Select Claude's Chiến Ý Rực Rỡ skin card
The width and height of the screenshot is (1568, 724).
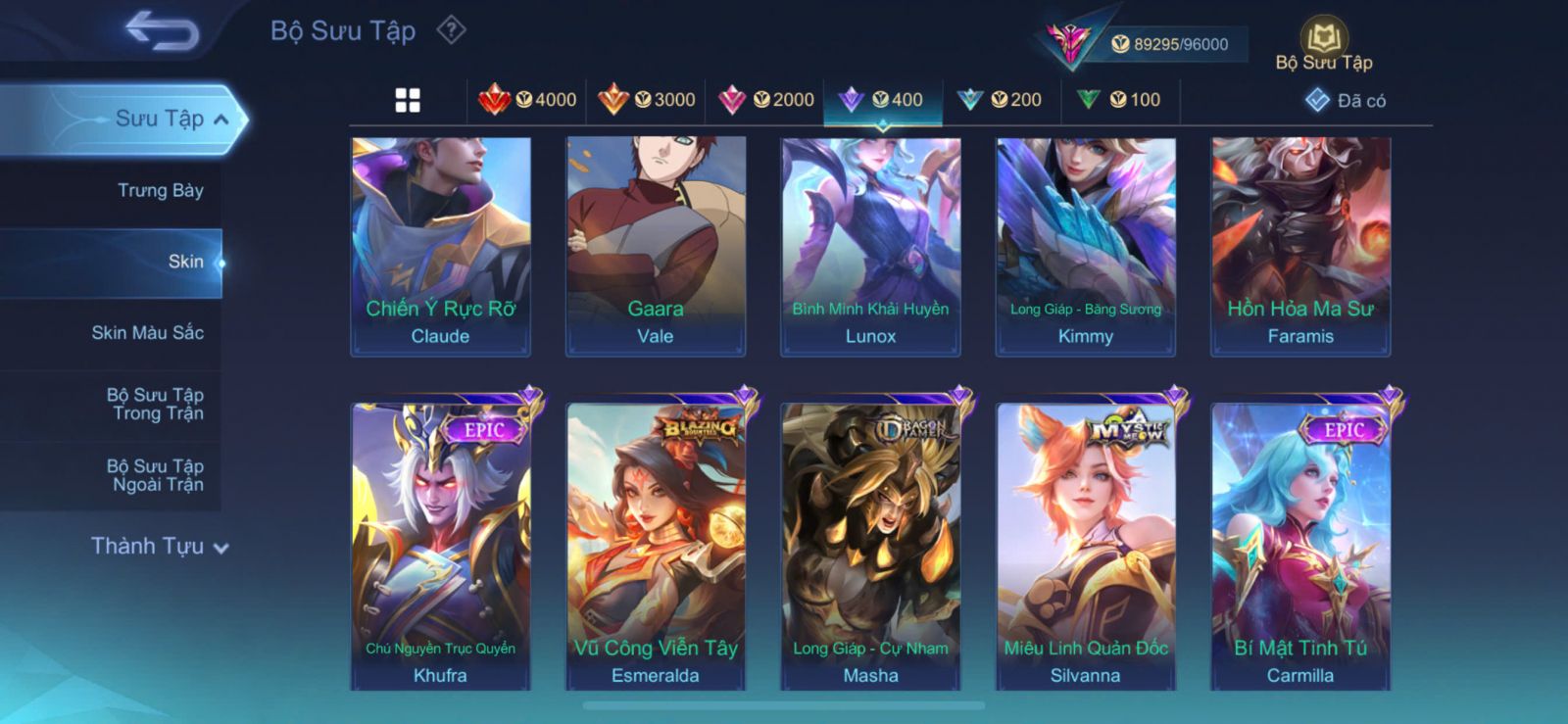coord(440,246)
